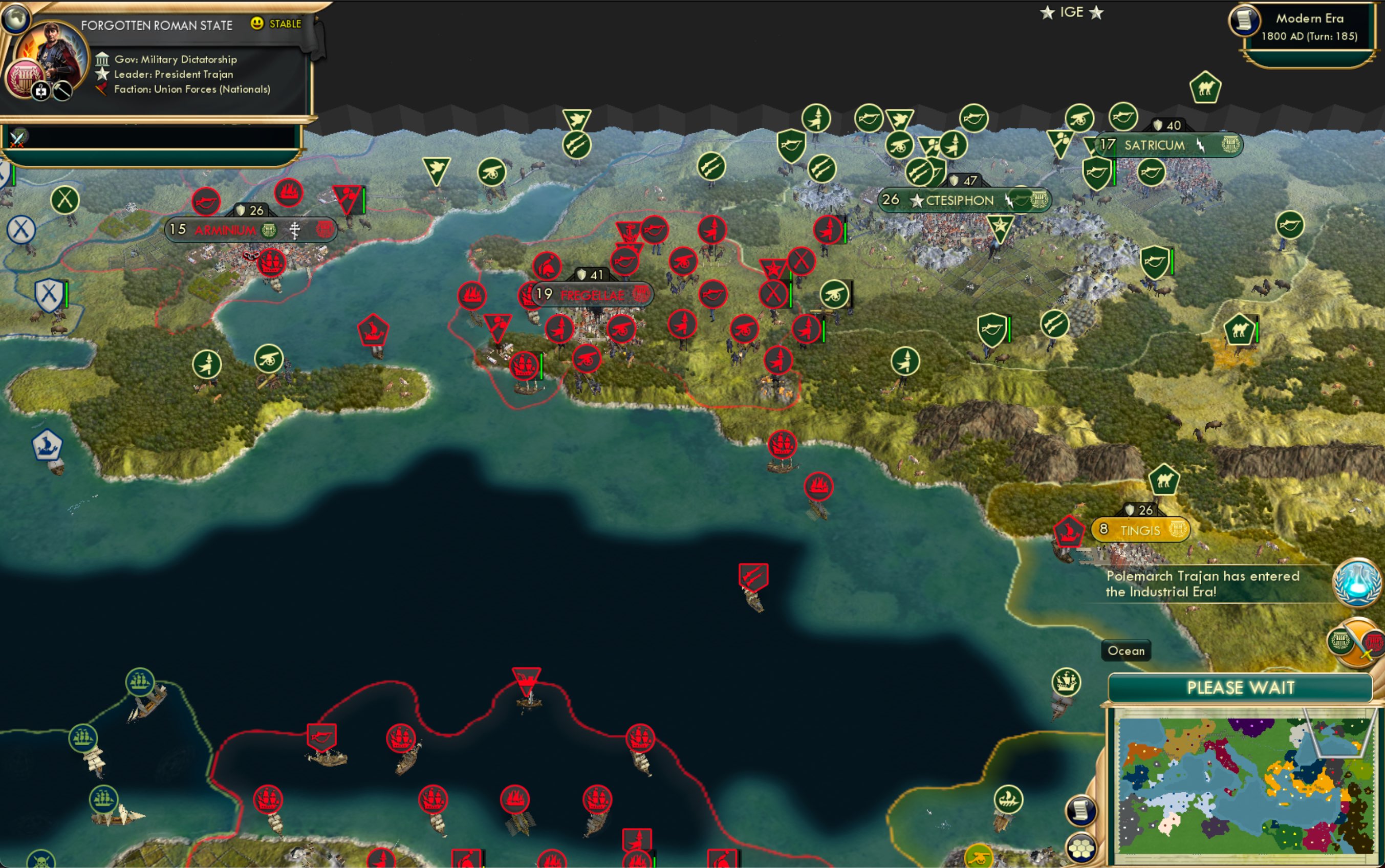Select the Arminium city banner
Viewport: 1385px width, 868px height.
coord(226,229)
